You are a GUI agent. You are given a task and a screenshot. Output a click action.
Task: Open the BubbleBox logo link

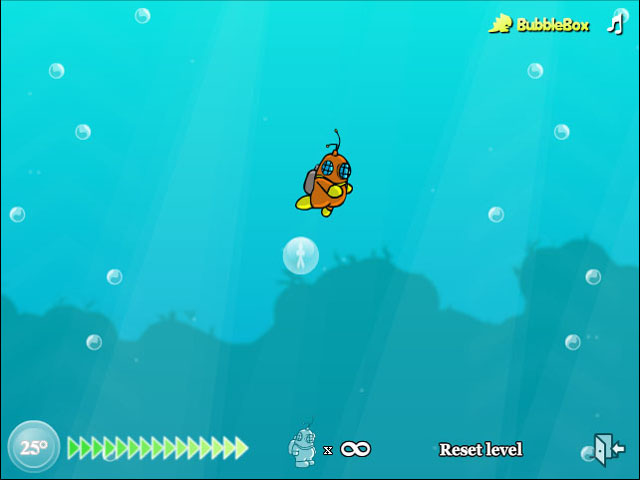(540, 24)
